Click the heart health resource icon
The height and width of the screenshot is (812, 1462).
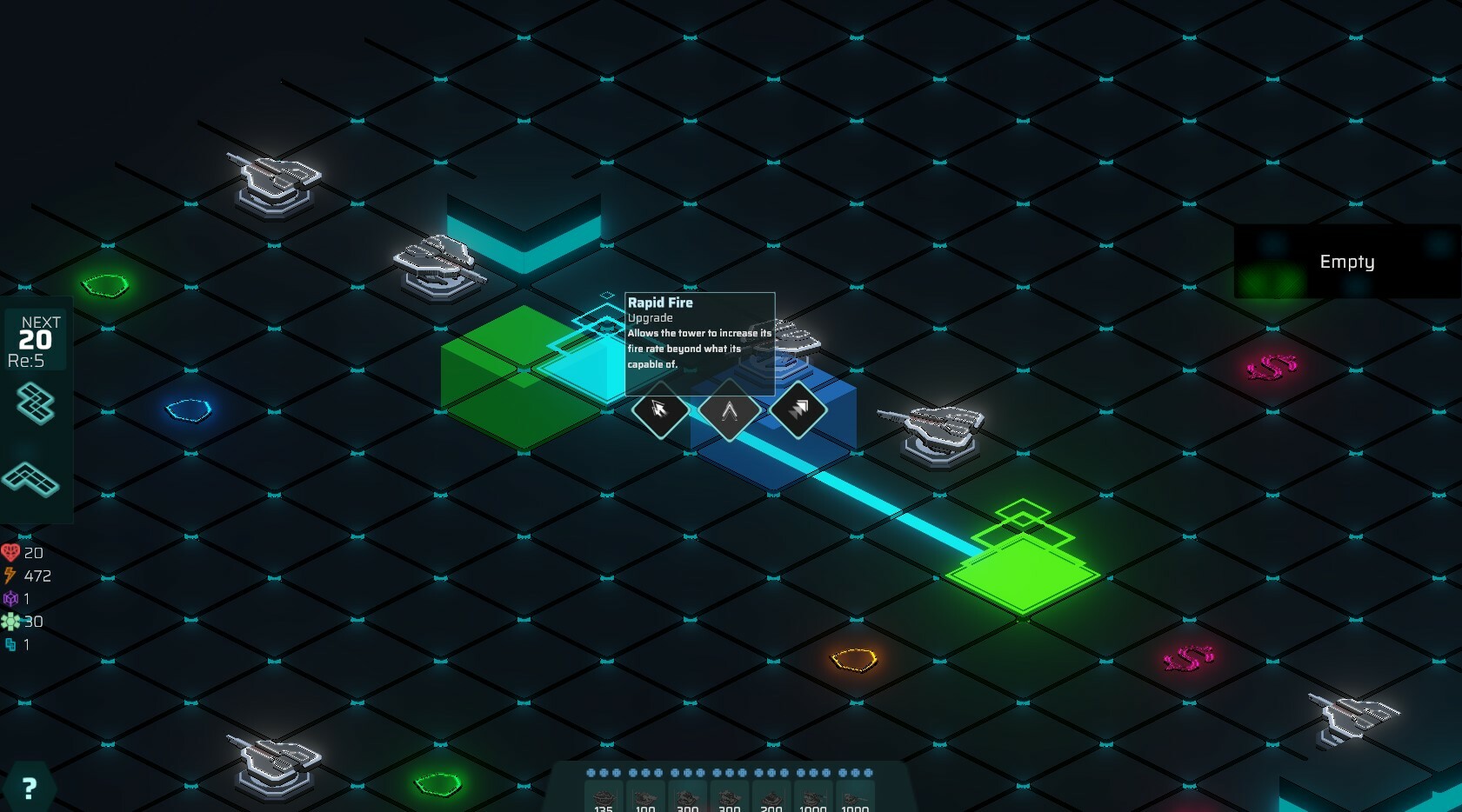click(x=10, y=552)
